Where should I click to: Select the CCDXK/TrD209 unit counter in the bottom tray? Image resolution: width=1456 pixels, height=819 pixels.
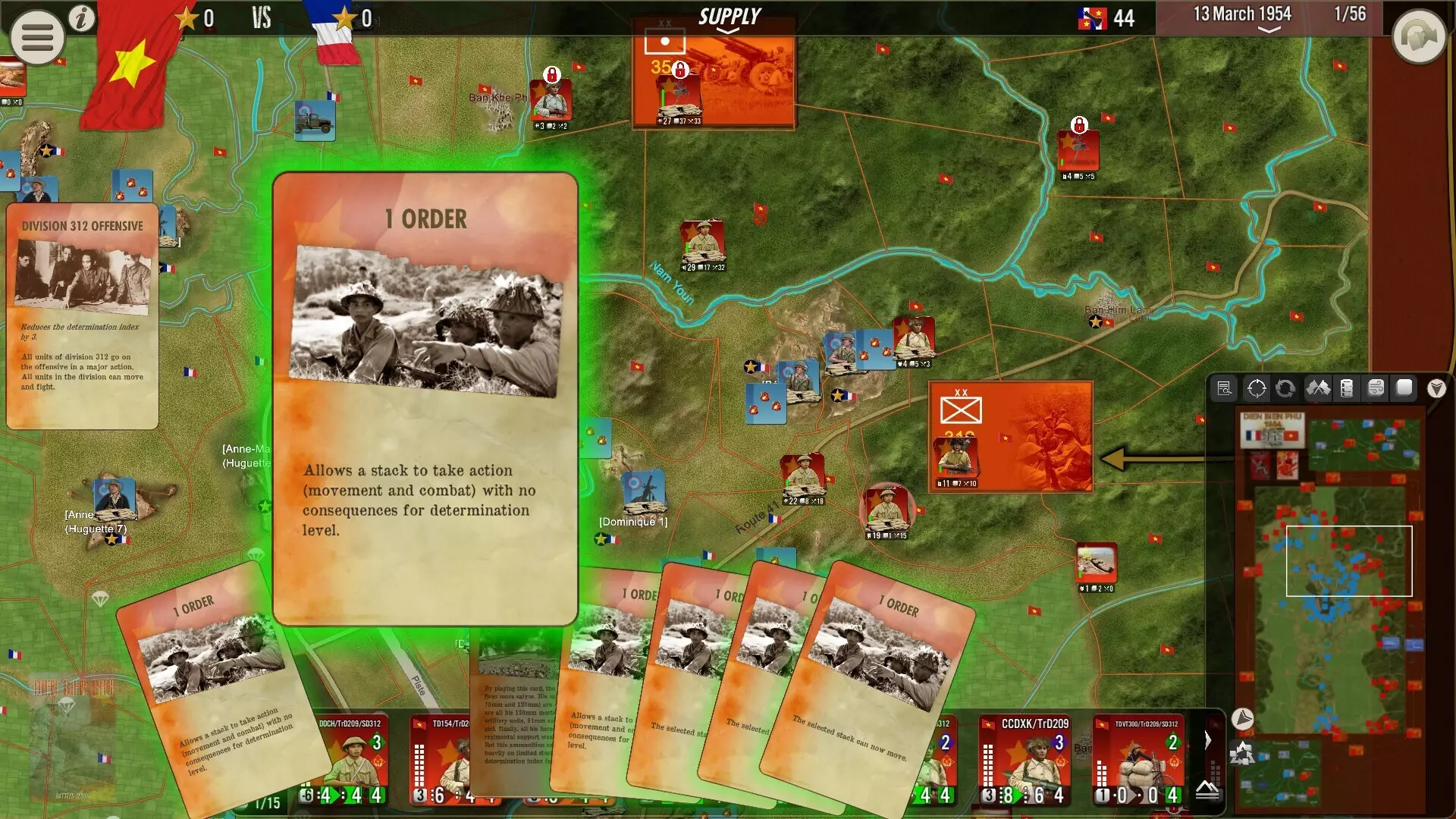[1024, 758]
